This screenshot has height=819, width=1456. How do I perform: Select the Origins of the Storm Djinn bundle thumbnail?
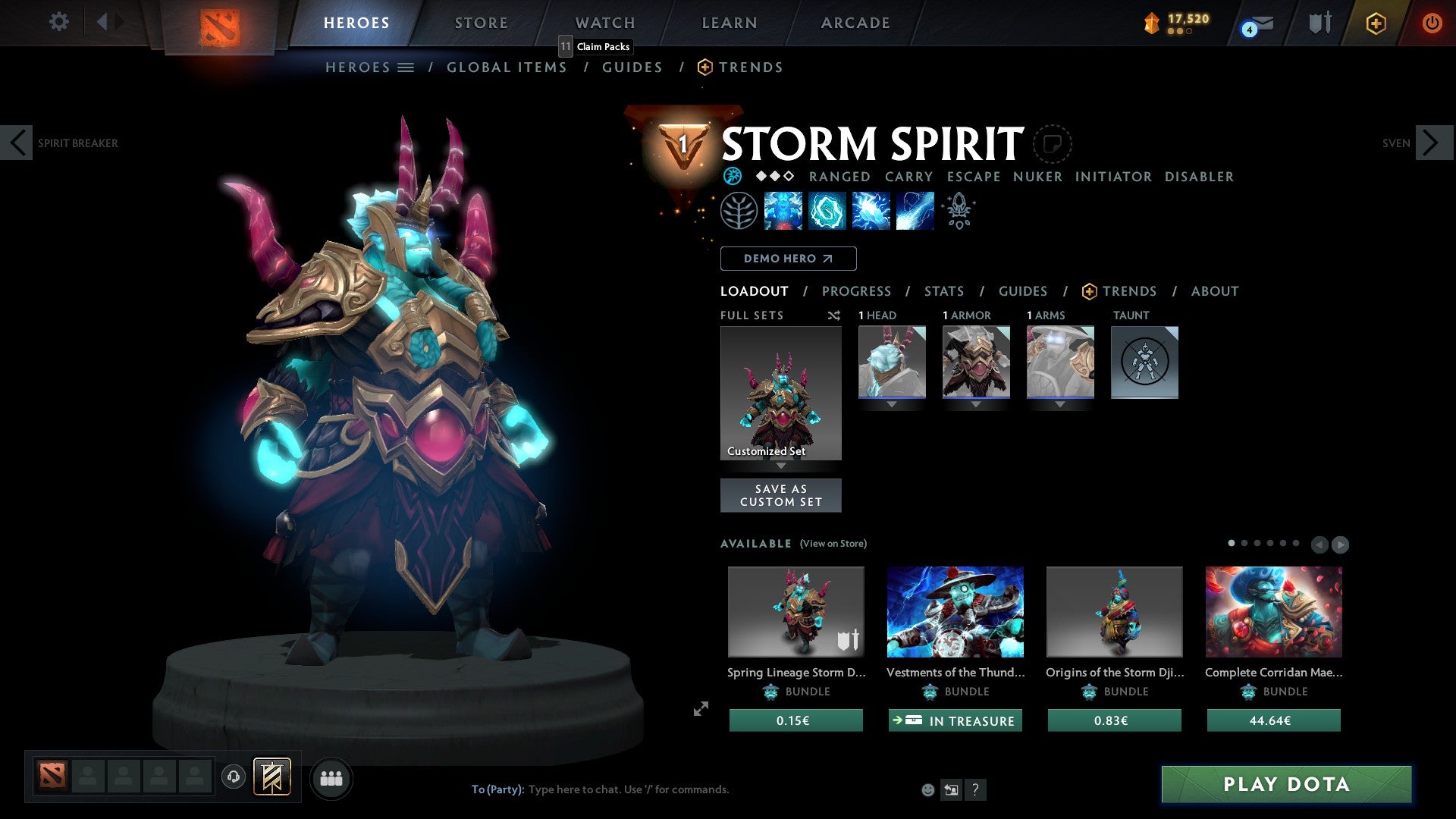coord(1113,611)
